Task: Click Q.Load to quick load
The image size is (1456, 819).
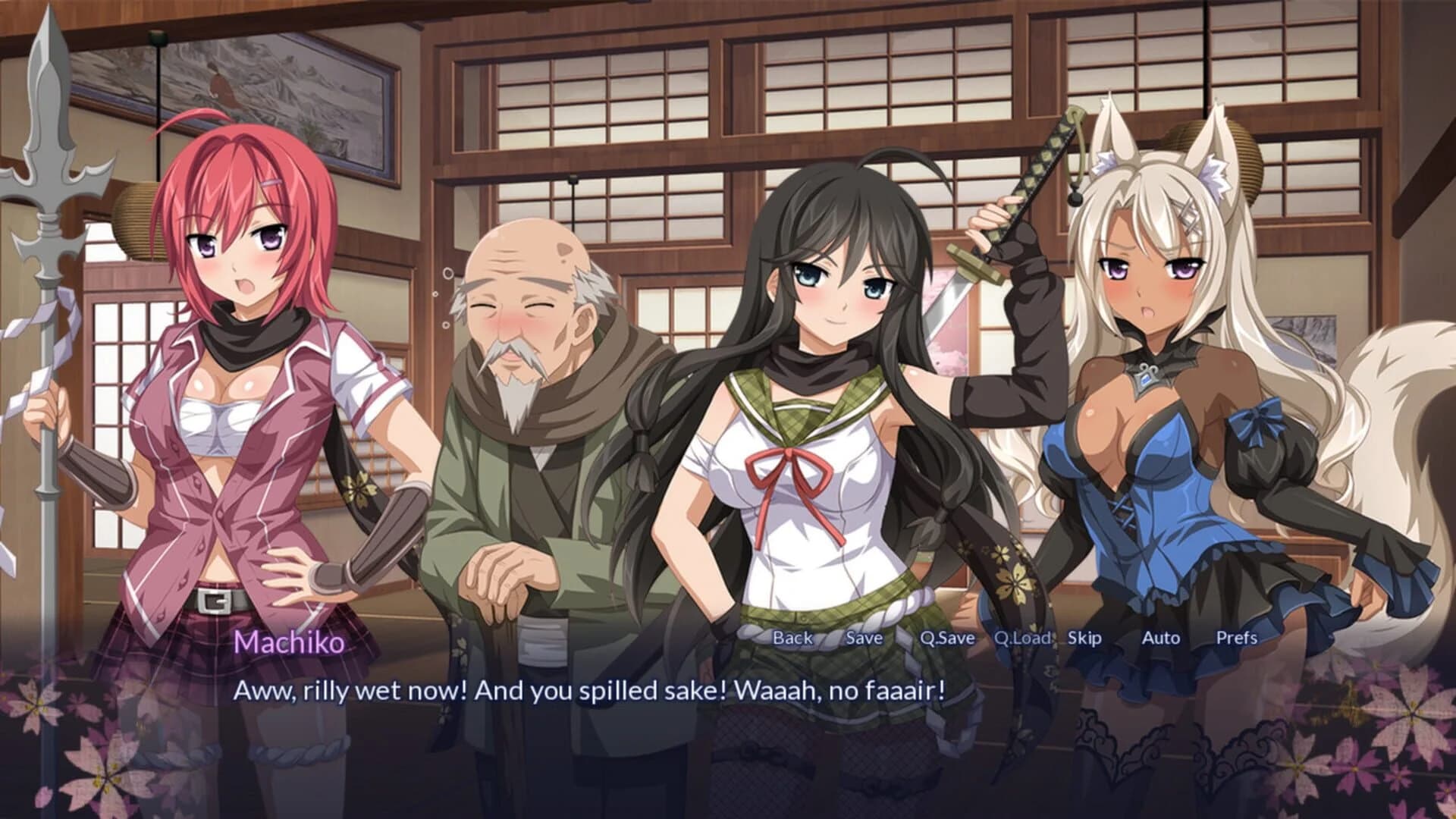Action: point(1023,639)
